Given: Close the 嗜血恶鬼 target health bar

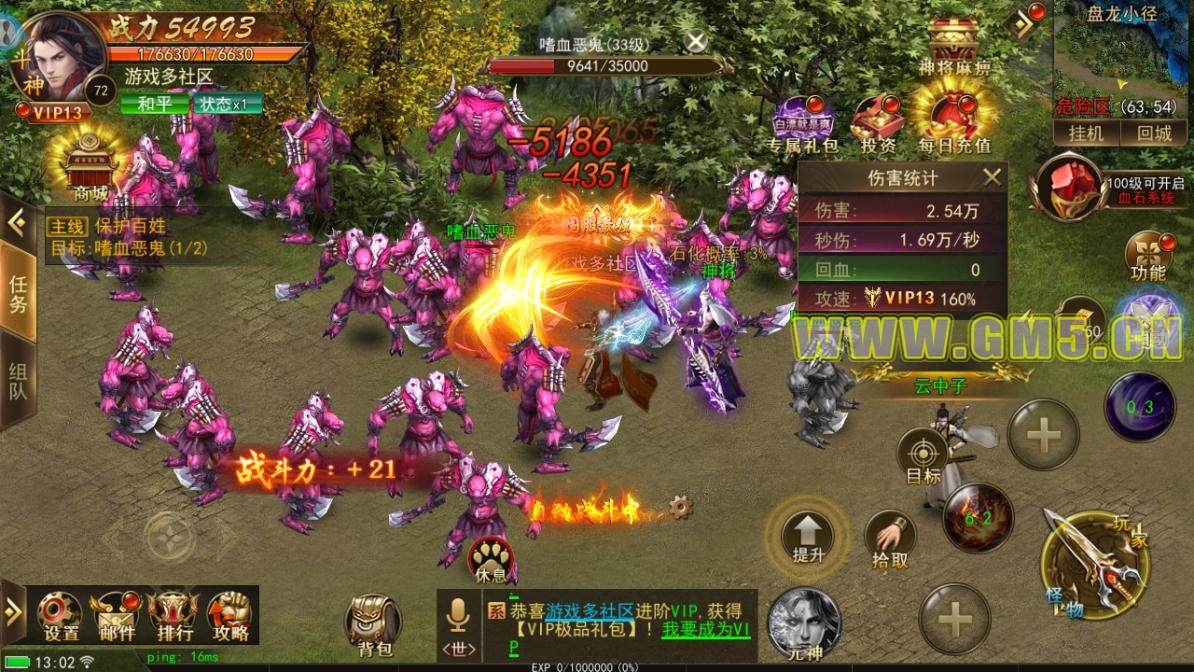Looking at the screenshot, I should pos(696,41).
